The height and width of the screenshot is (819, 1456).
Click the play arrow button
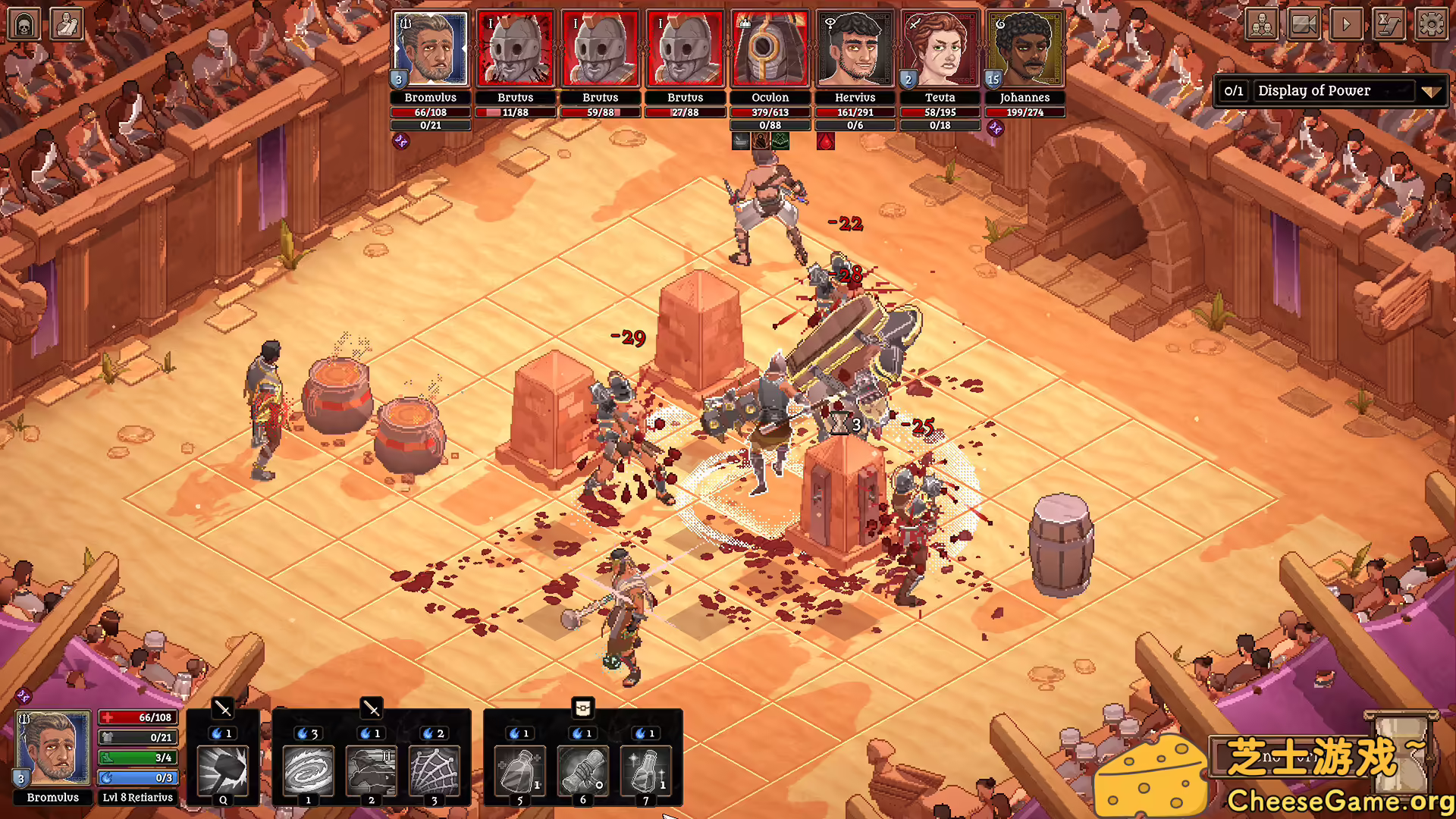point(1346,25)
